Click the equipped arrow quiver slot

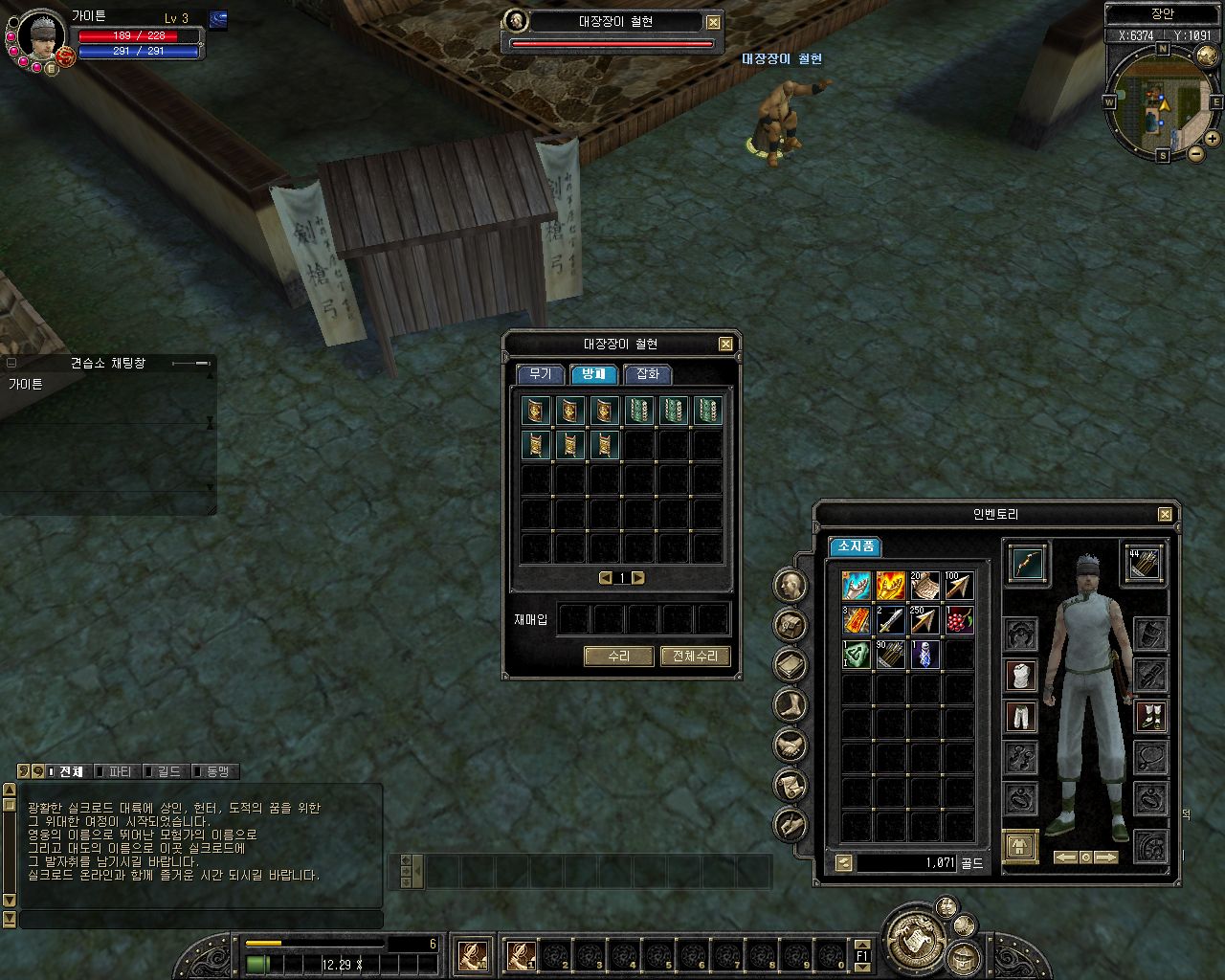[x=1144, y=563]
